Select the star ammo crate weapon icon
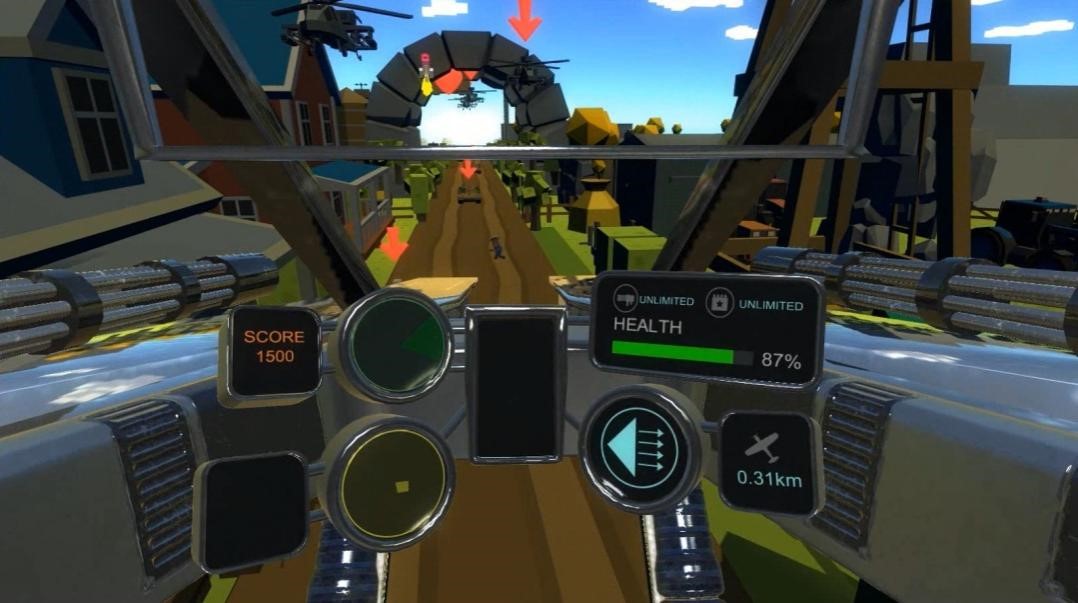Screen dimensions: 1078x603 (x=719, y=302)
